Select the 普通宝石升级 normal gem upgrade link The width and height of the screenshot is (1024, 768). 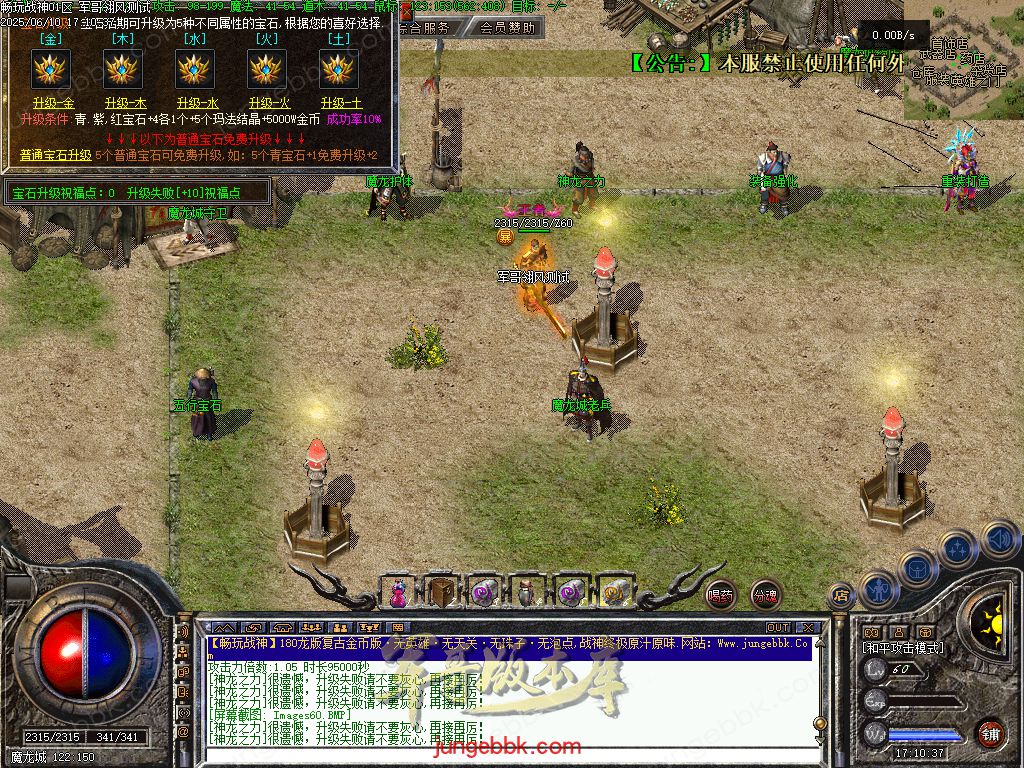(x=55, y=155)
